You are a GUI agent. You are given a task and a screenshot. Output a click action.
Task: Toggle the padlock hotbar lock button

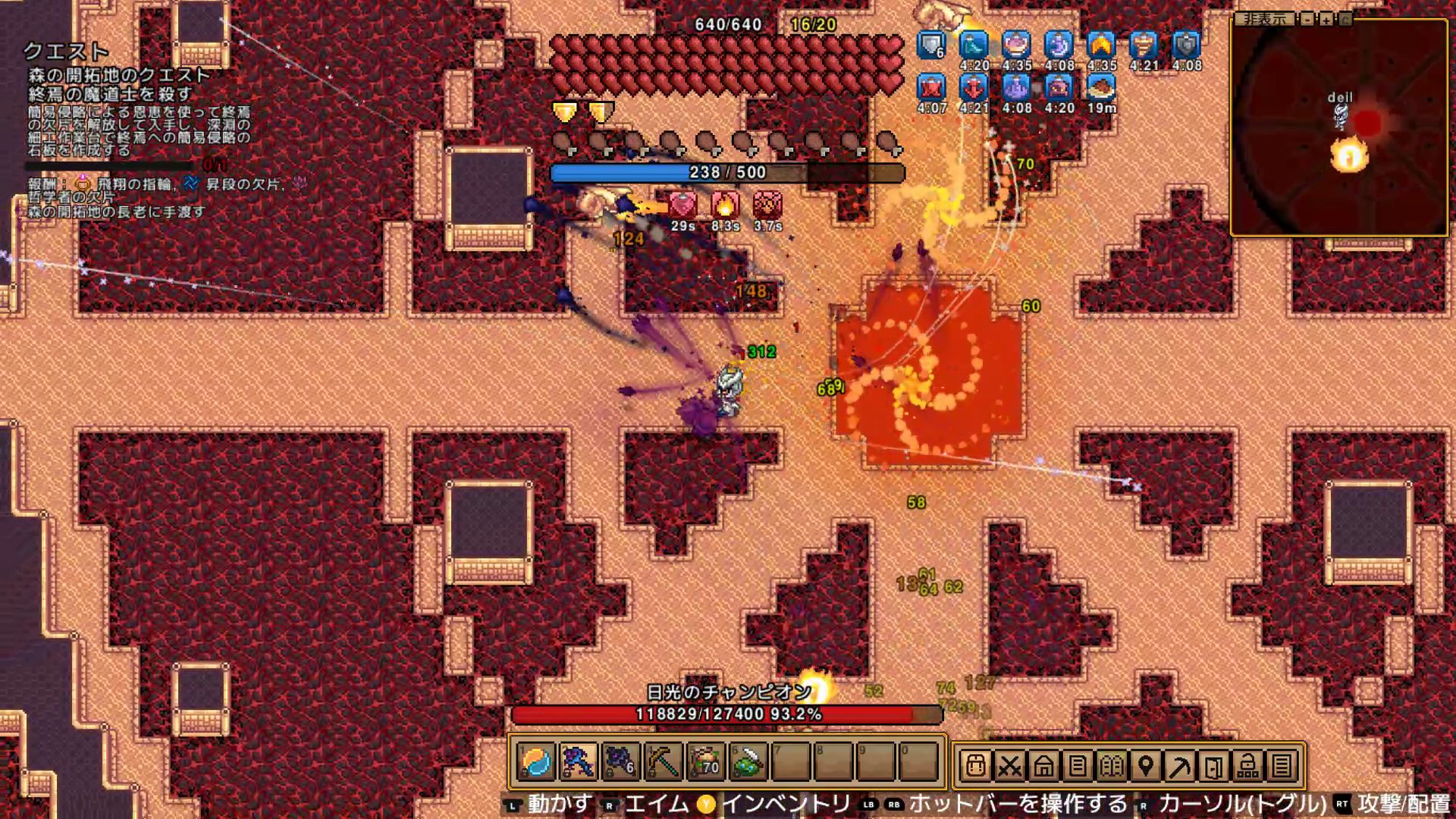click(x=1248, y=766)
